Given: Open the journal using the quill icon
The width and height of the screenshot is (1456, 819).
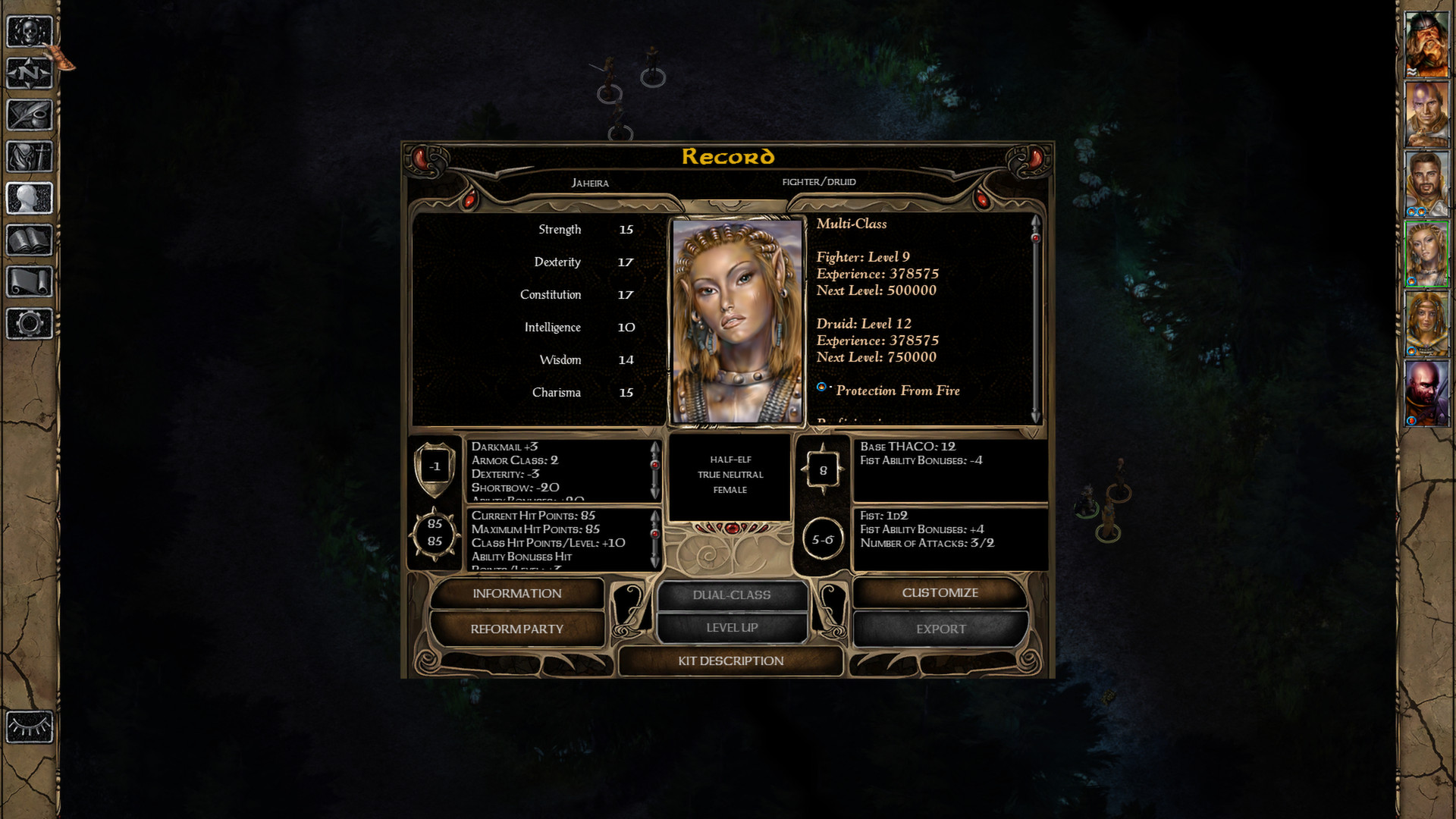Looking at the screenshot, I should click(x=29, y=115).
